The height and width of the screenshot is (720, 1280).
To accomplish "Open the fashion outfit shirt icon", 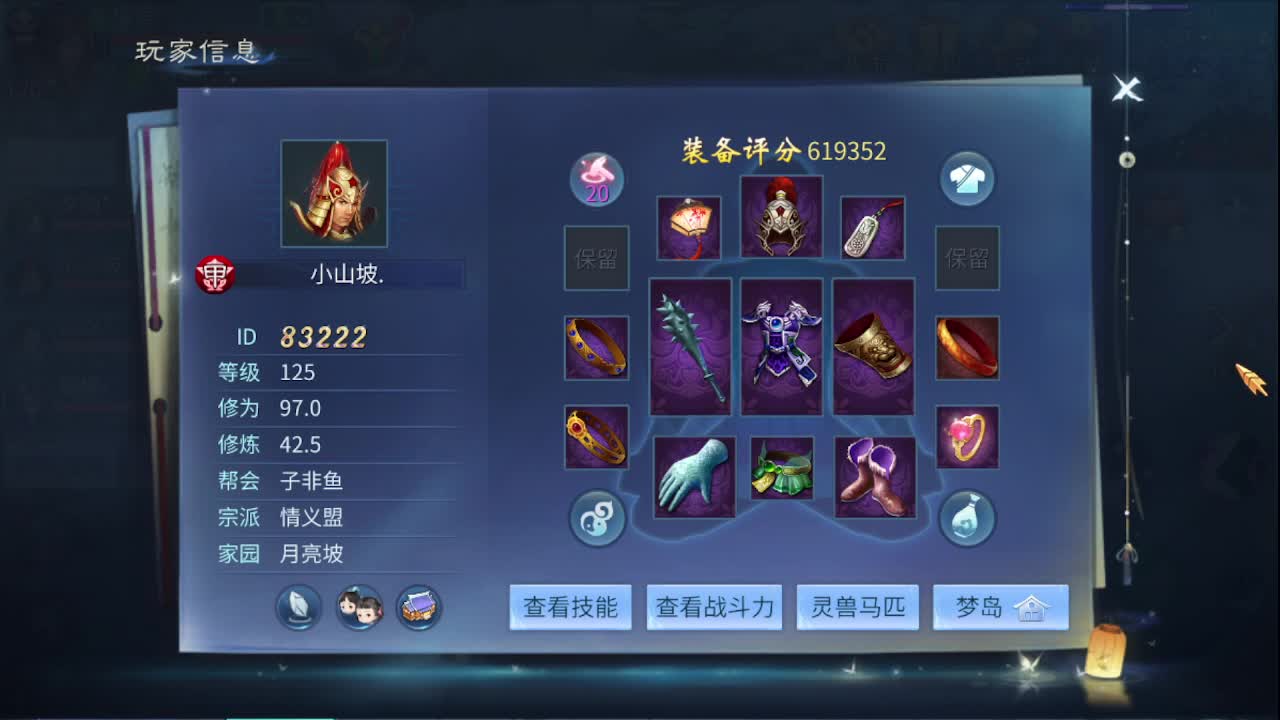I will [x=966, y=177].
